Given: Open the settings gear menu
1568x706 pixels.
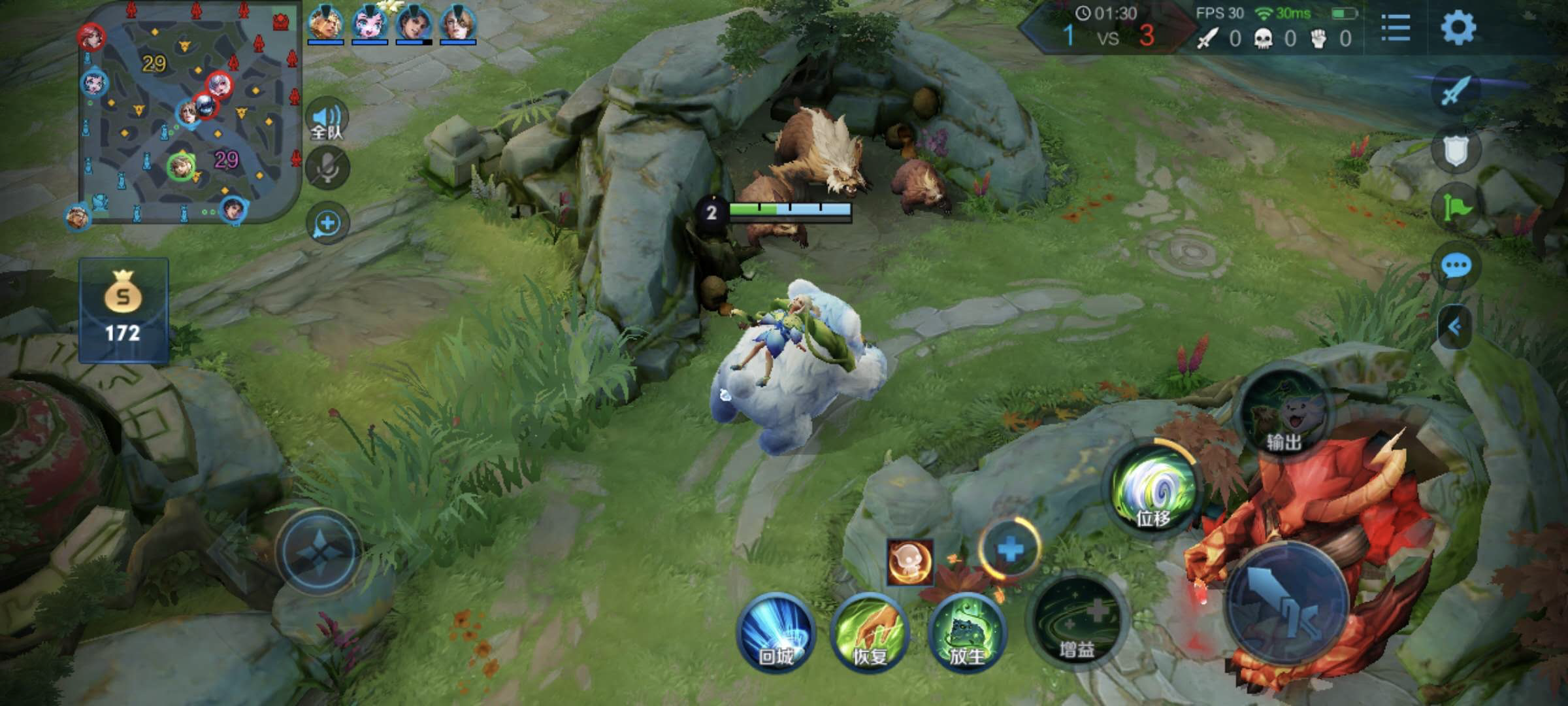Looking at the screenshot, I should coord(1458,28).
